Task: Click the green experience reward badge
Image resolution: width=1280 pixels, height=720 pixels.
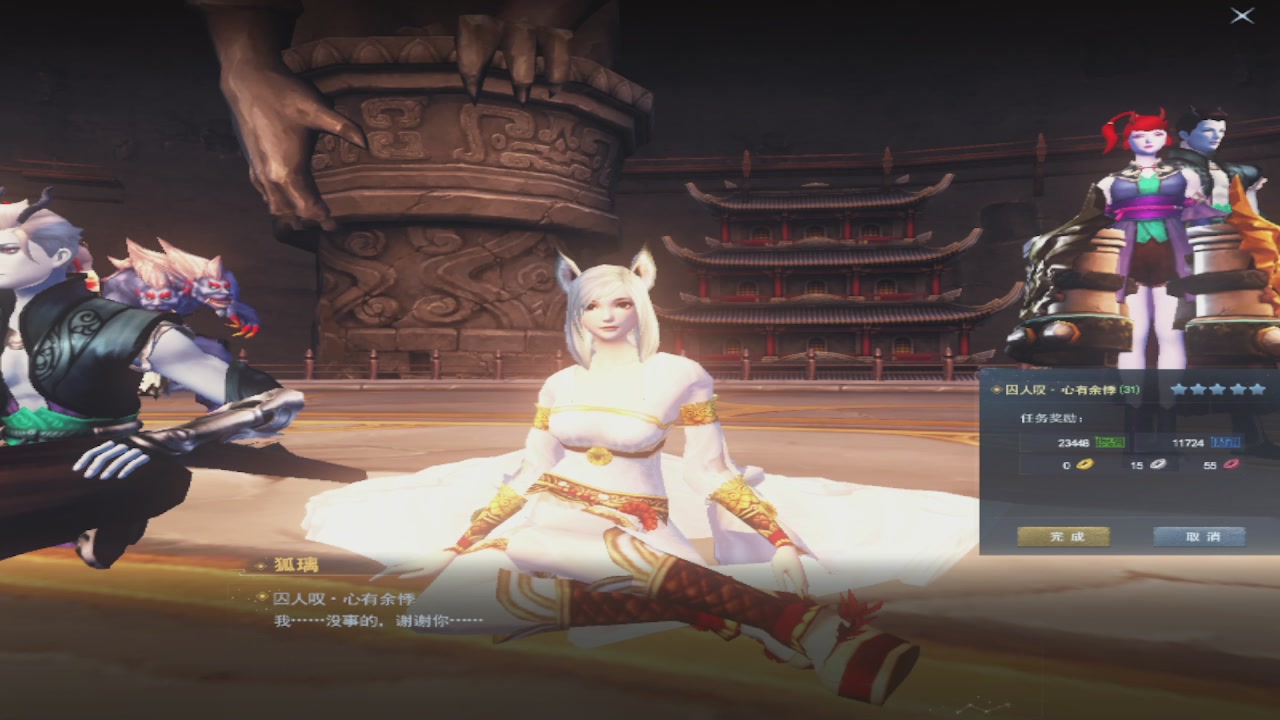Action: [1110, 442]
